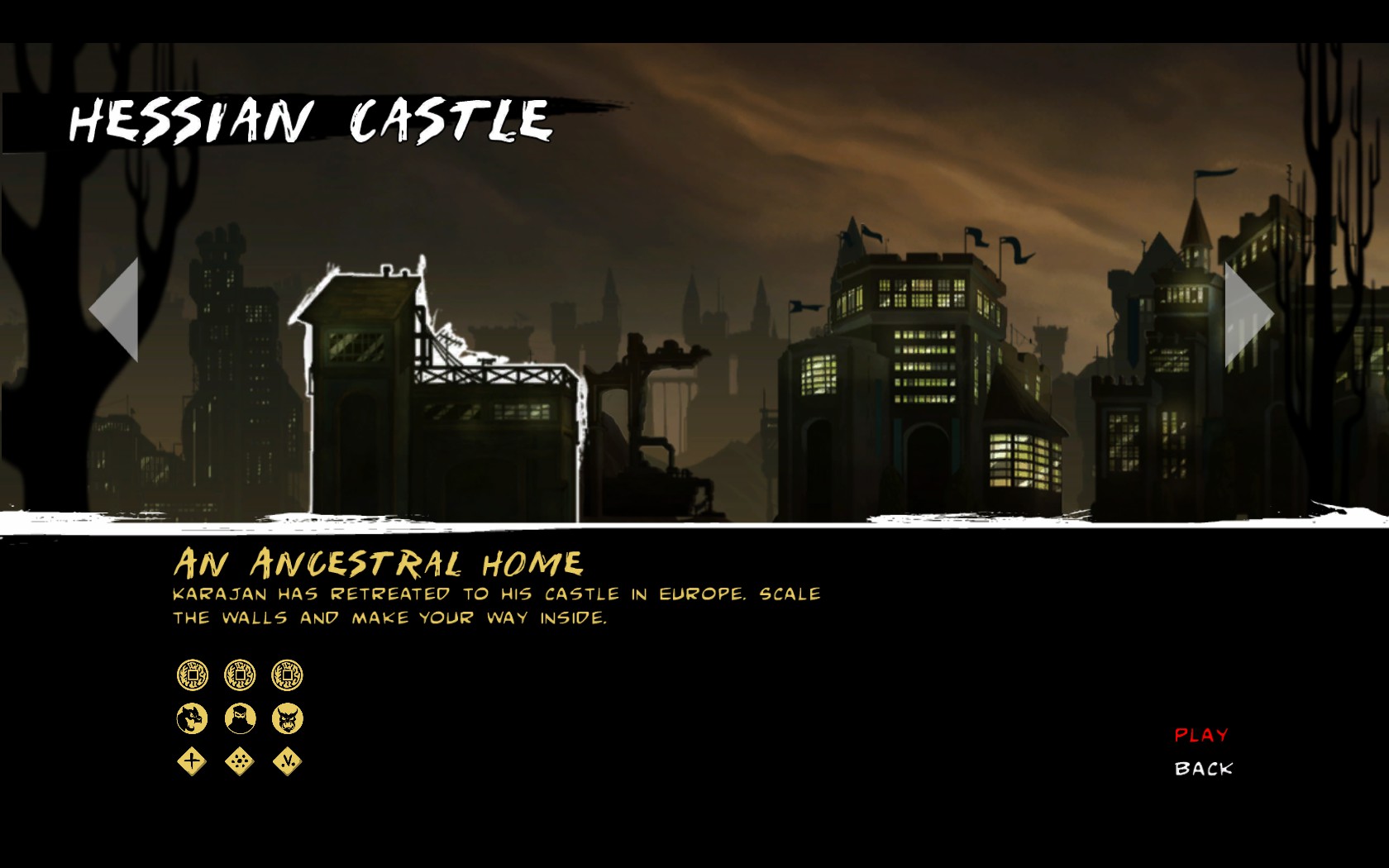Go back to the previous menu
Image resolution: width=1389 pixels, height=868 pixels.
coord(1203,769)
